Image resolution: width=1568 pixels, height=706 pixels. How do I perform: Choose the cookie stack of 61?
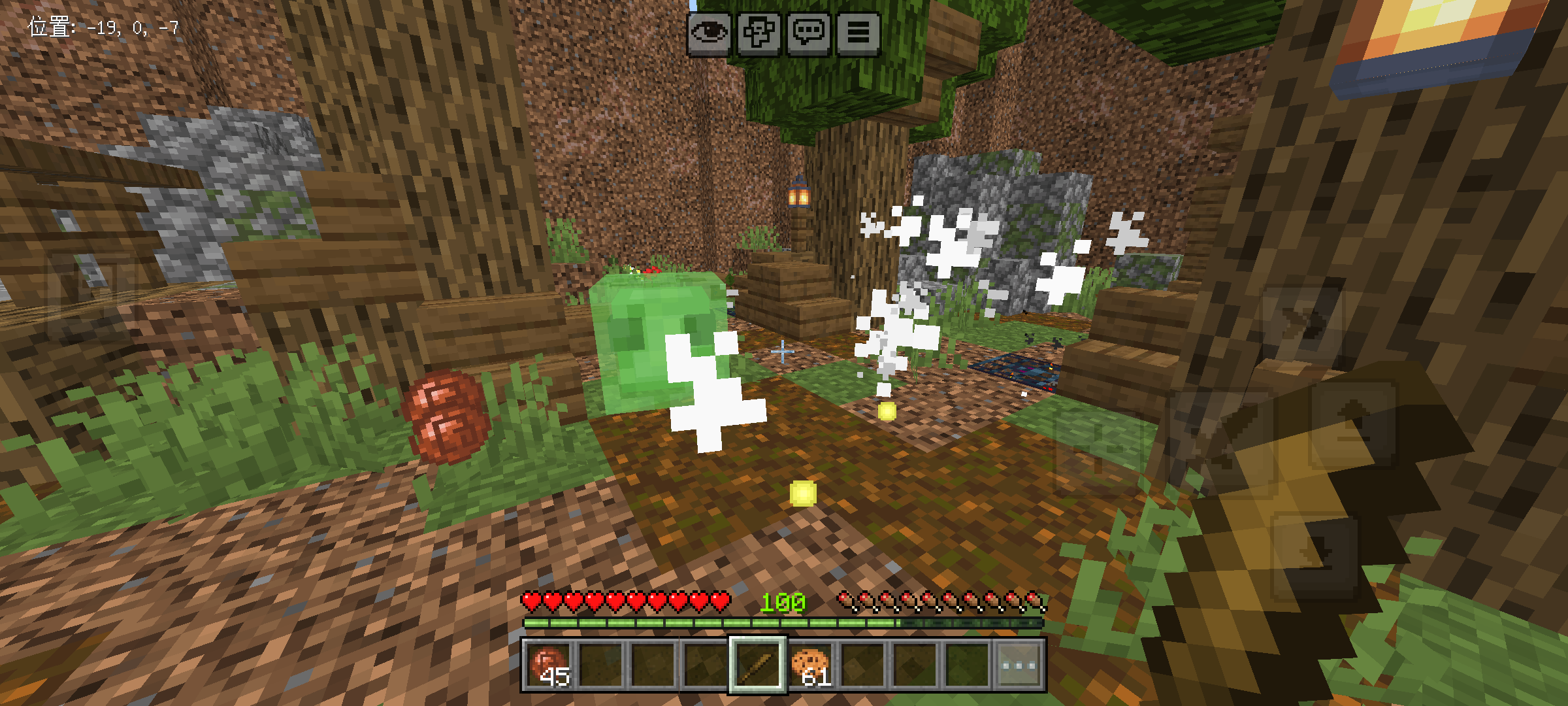pyautogui.click(x=809, y=665)
